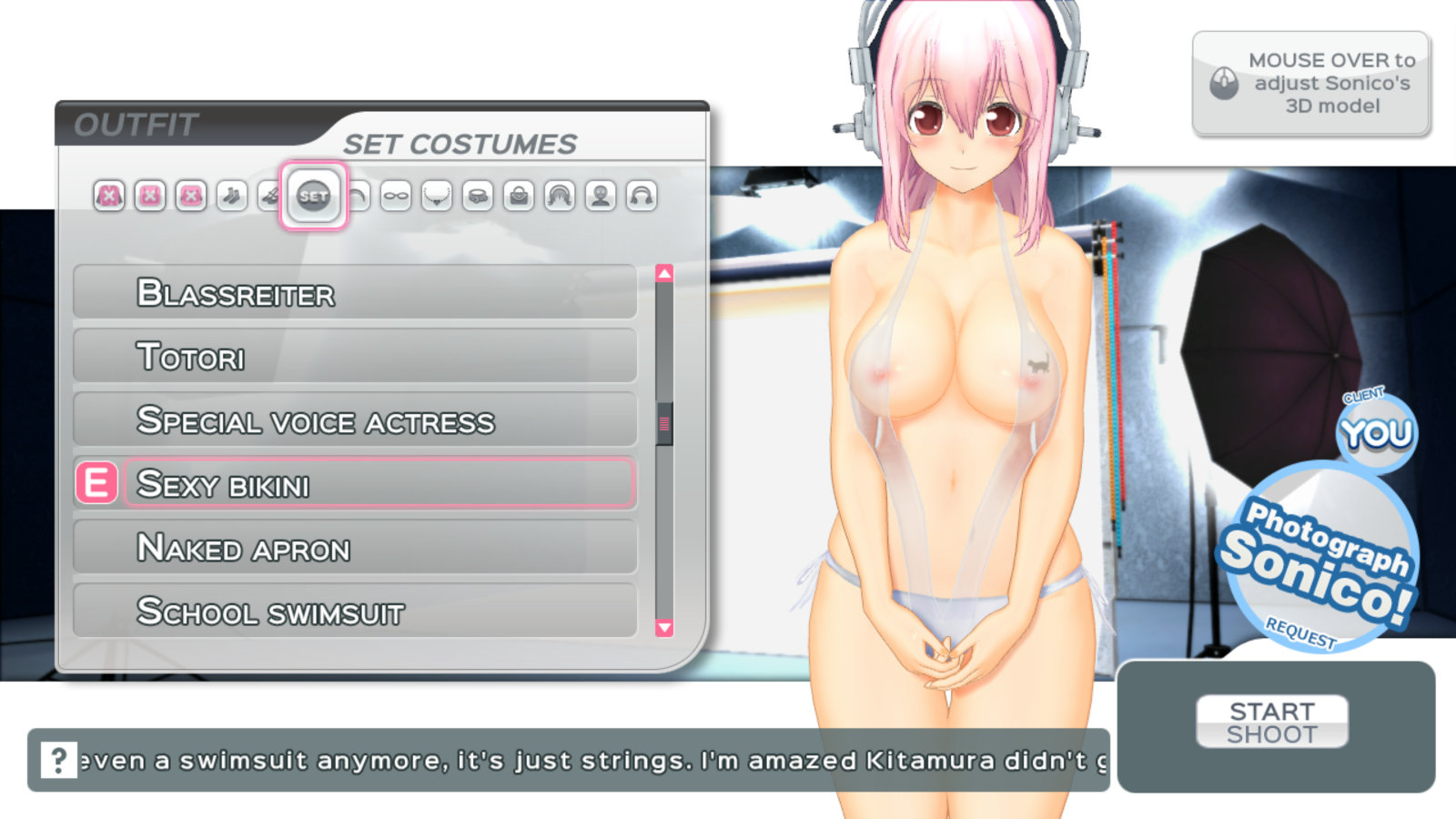
Task: Select the socks category icon
Action: click(230, 196)
